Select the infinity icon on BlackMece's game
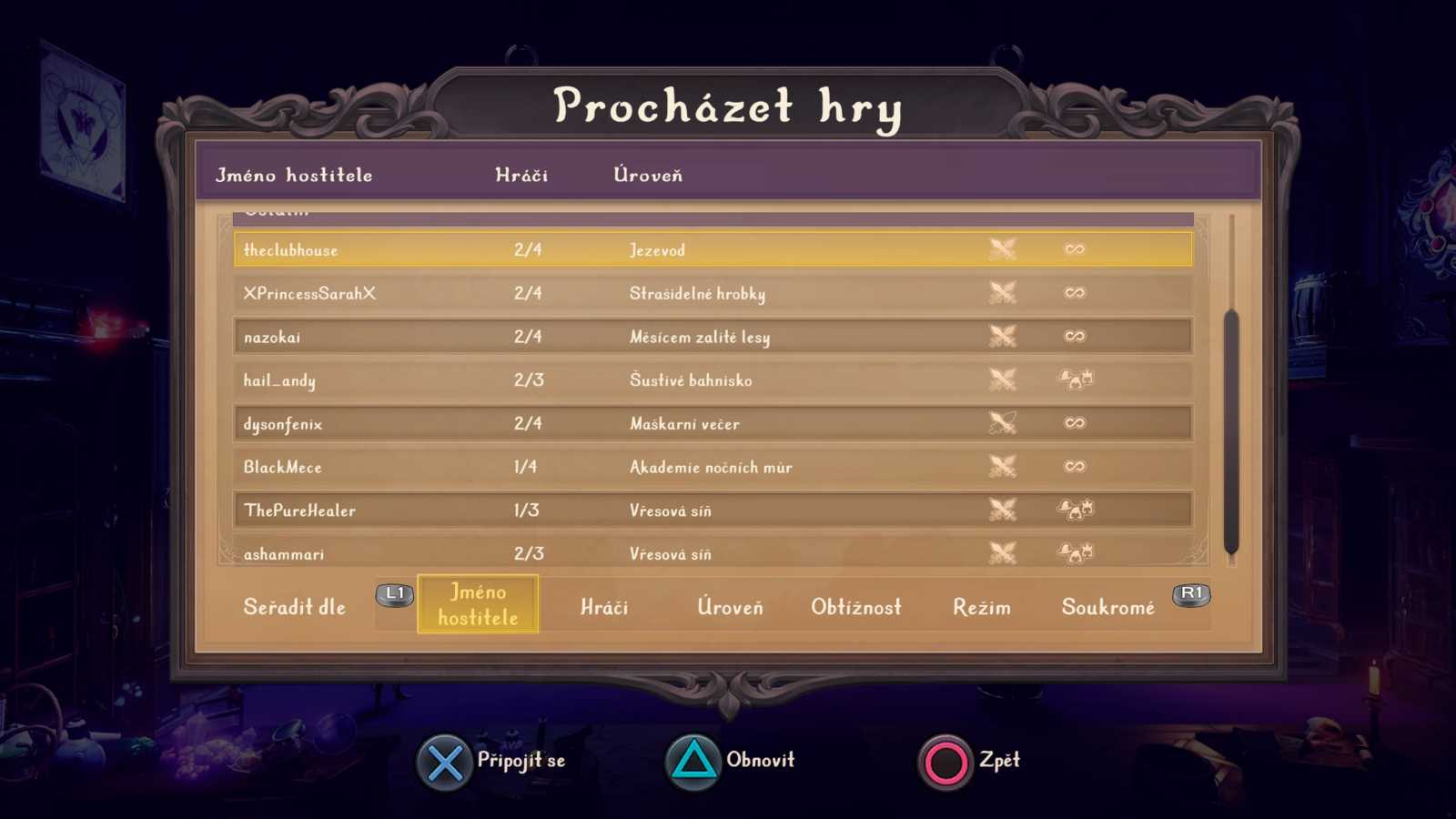 1074,466
